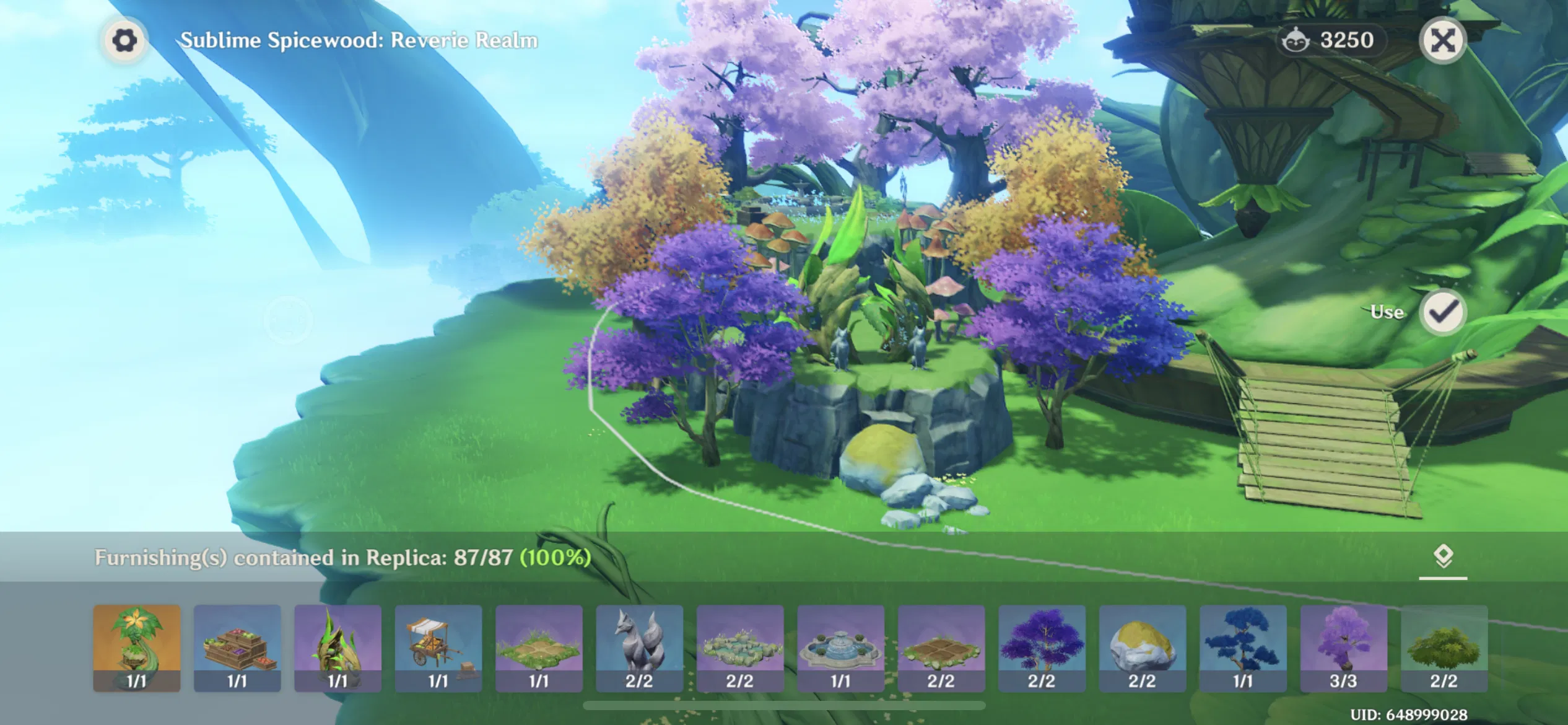Viewport: 1568px width, 725px height.
Task: Toggle the furnishing layer display icon
Action: [x=1444, y=556]
